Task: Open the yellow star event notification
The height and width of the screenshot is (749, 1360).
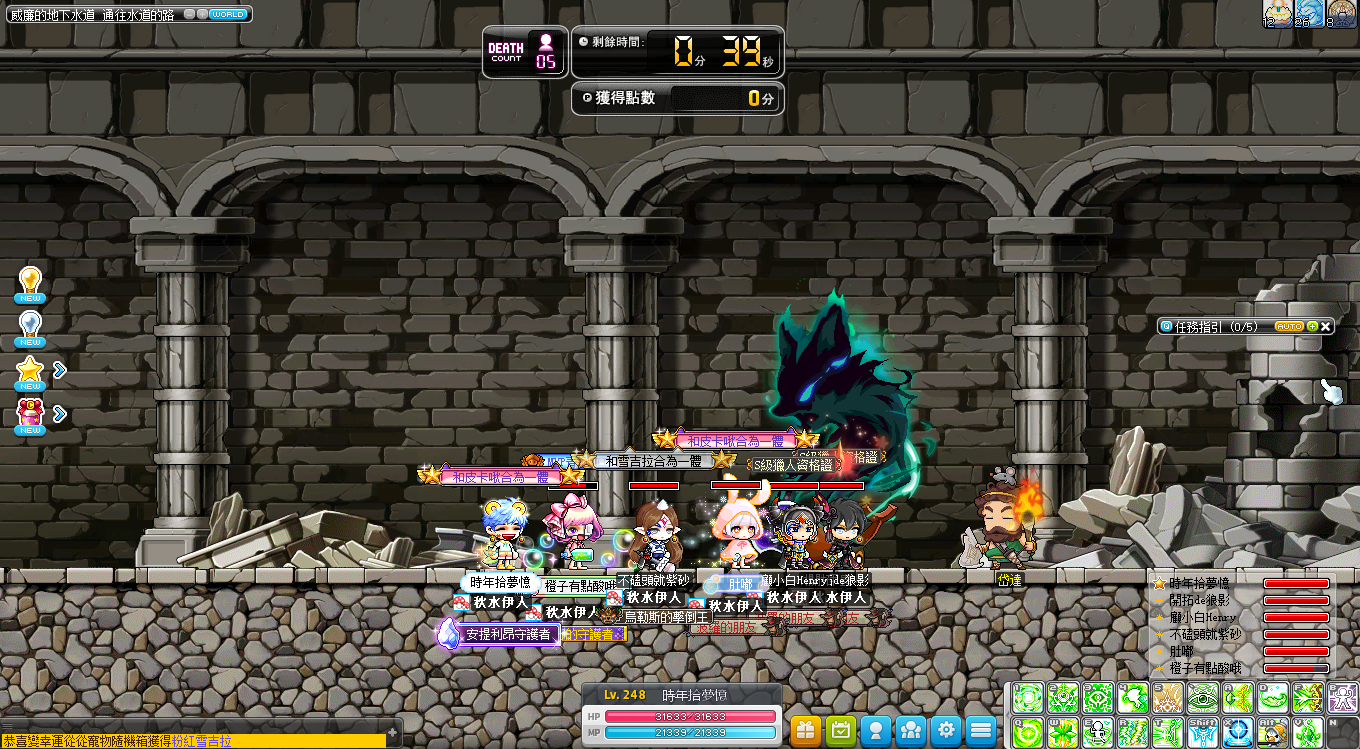Action: pyautogui.click(x=30, y=372)
